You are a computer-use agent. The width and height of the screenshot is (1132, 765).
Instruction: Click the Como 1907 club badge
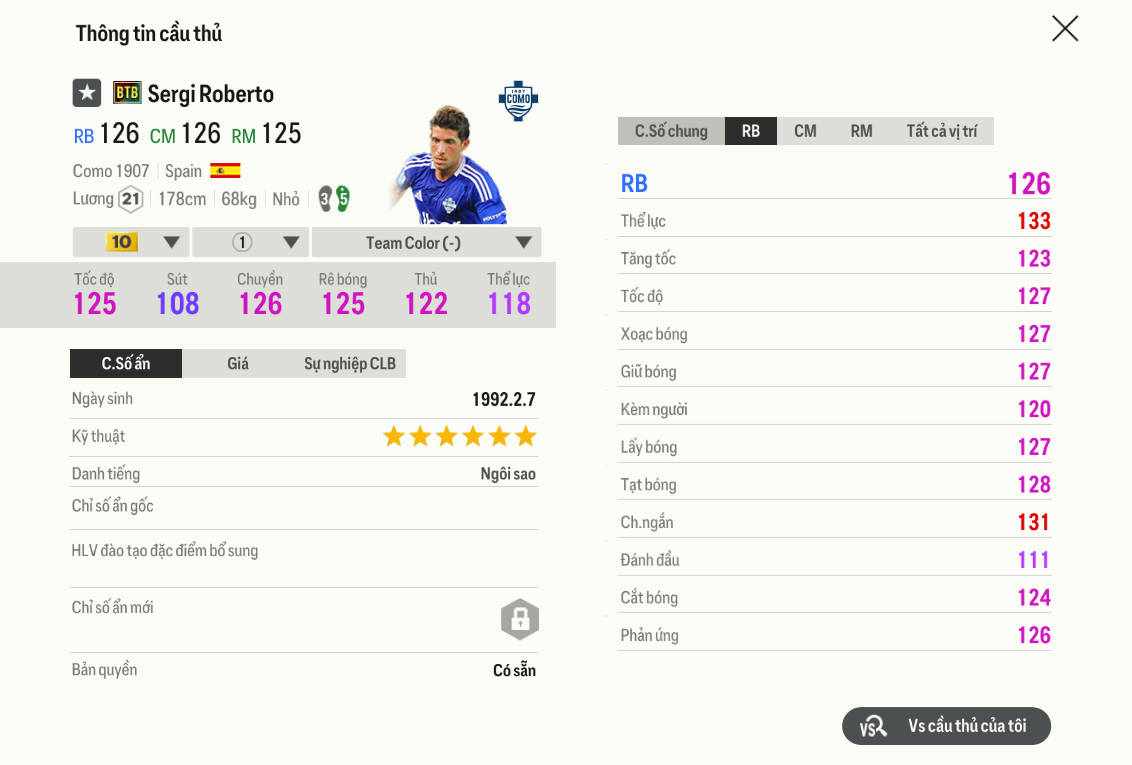coord(518,100)
